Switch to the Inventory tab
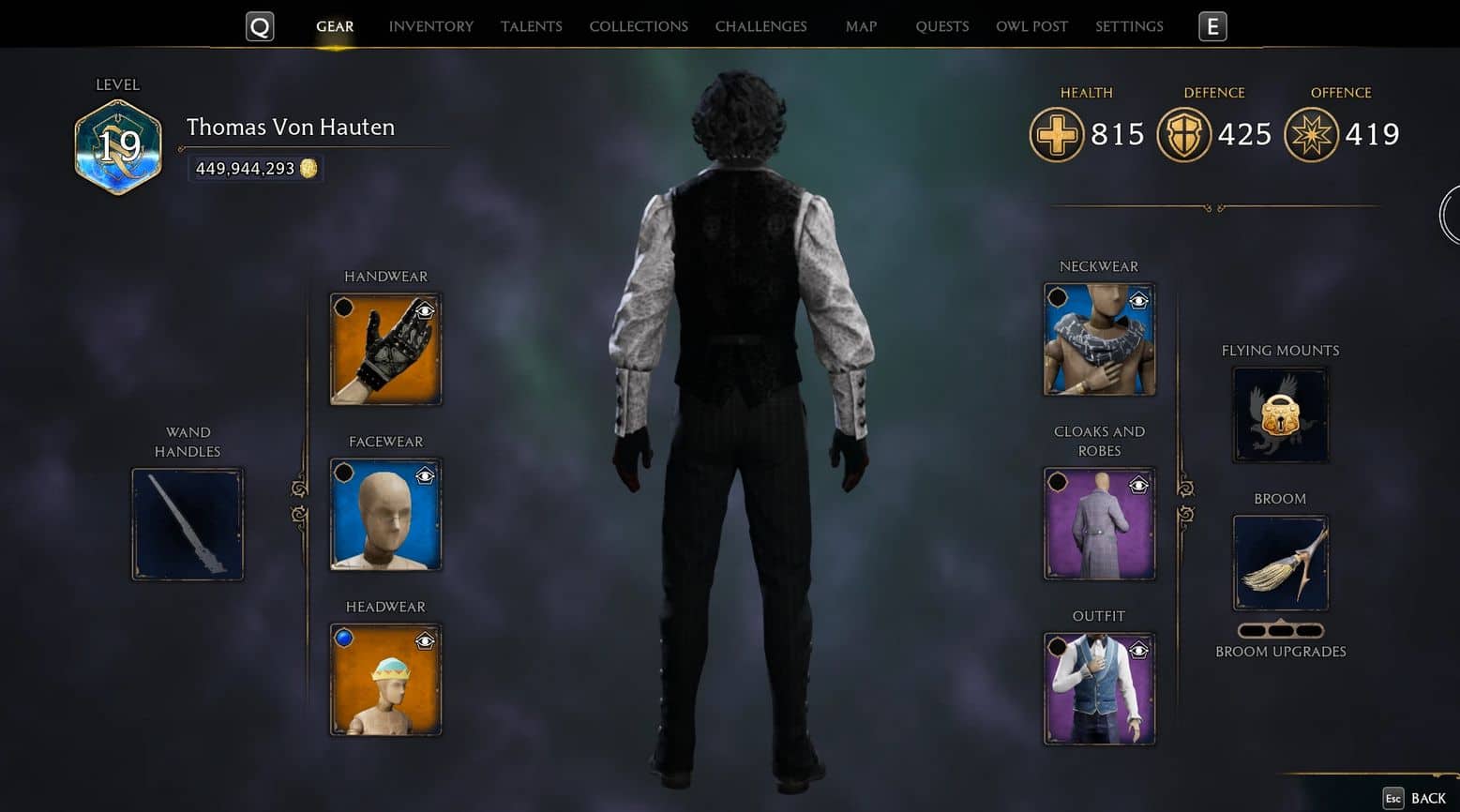The height and width of the screenshot is (812, 1460). 430,26
